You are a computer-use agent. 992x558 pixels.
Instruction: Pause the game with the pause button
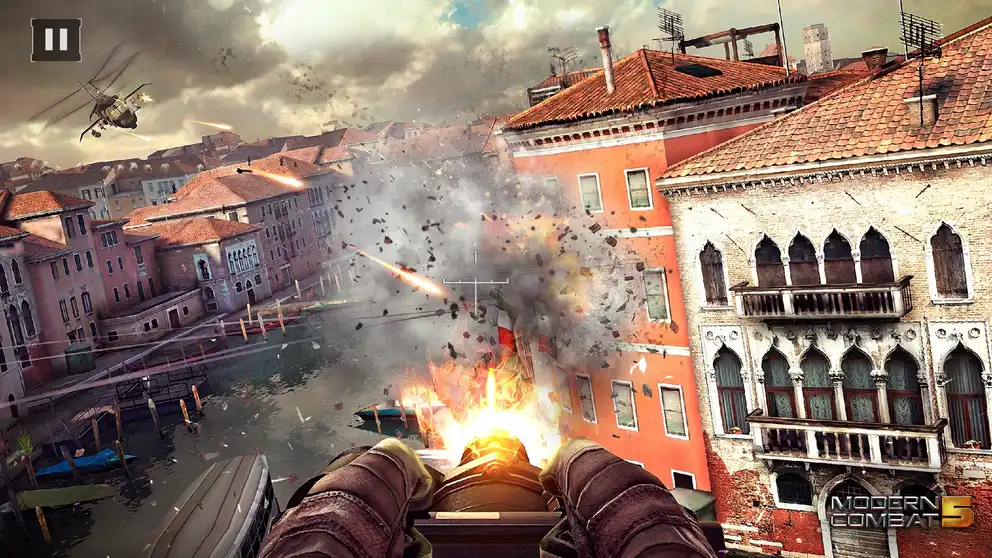tap(56, 40)
